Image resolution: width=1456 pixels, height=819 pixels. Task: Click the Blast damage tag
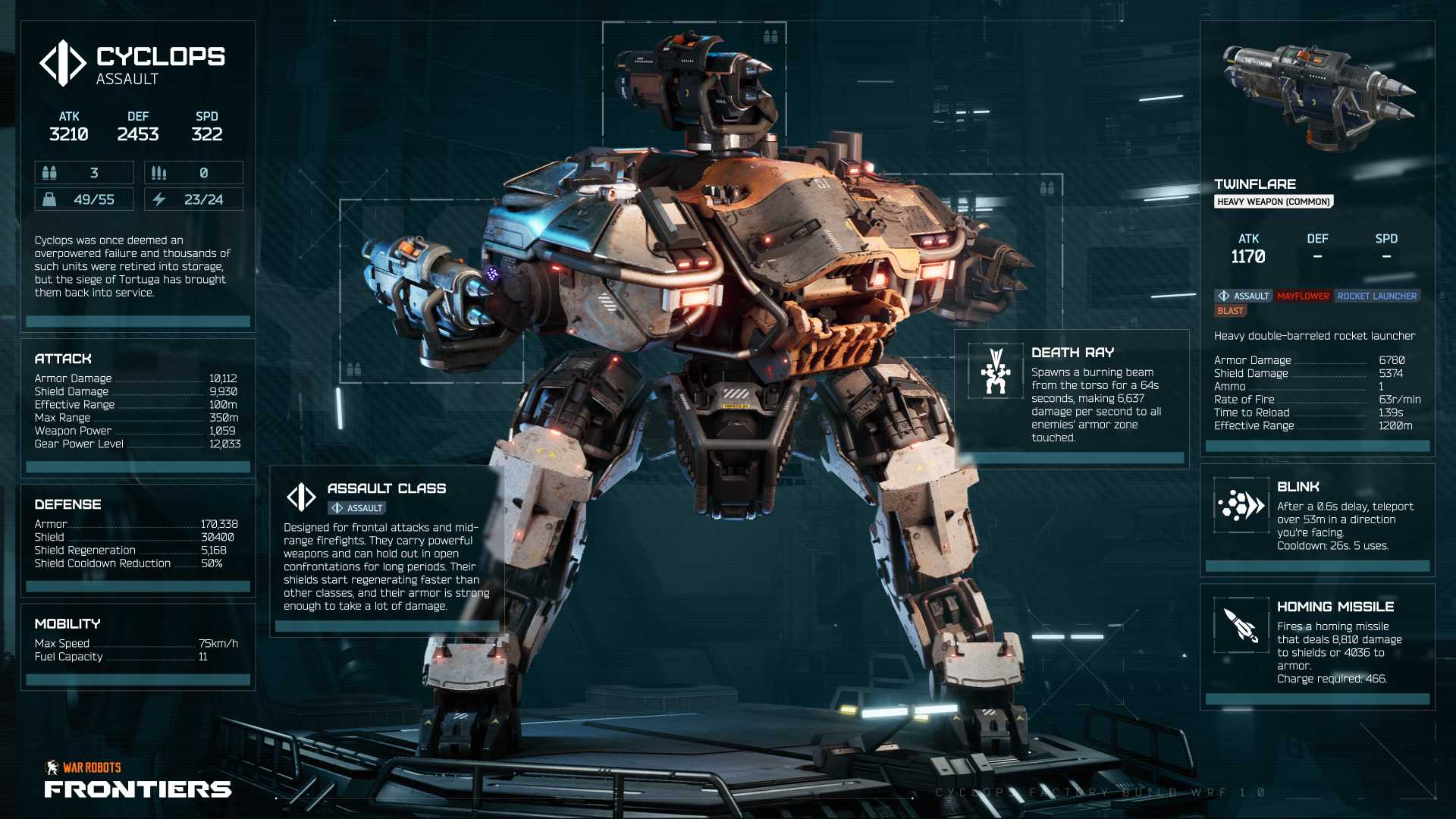click(x=1230, y=311)
